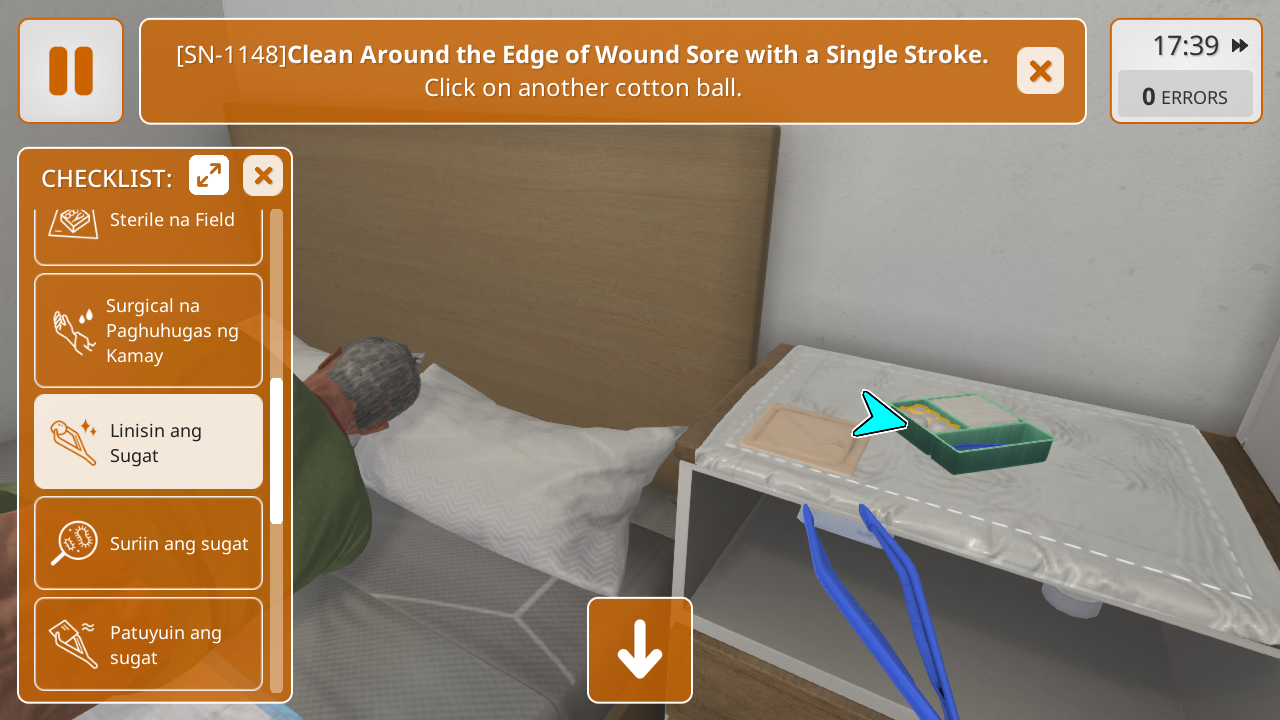Choose the Linisin ang Sugat step
1280x720 pixels.
click(148, 442)
